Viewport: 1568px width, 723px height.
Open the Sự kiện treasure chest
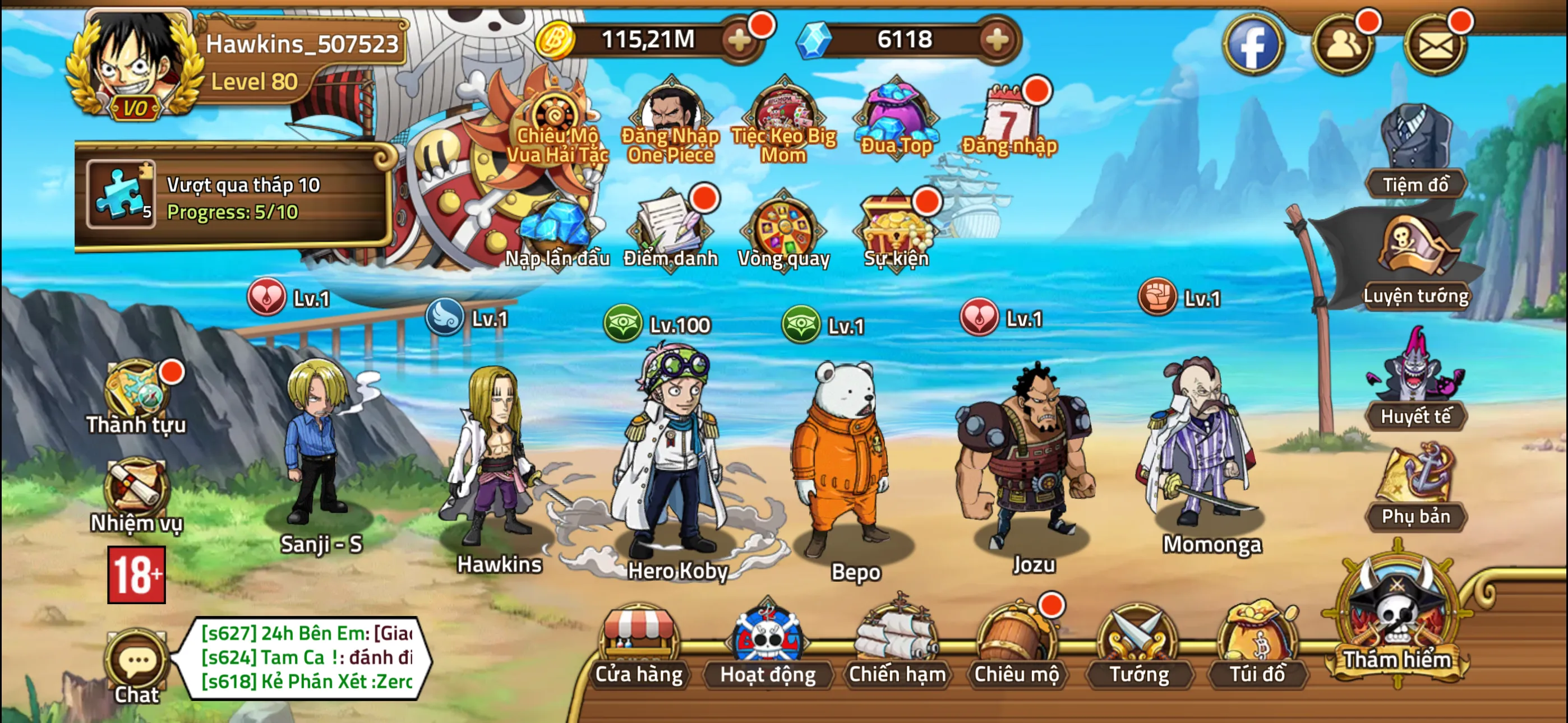coord(896,231)
